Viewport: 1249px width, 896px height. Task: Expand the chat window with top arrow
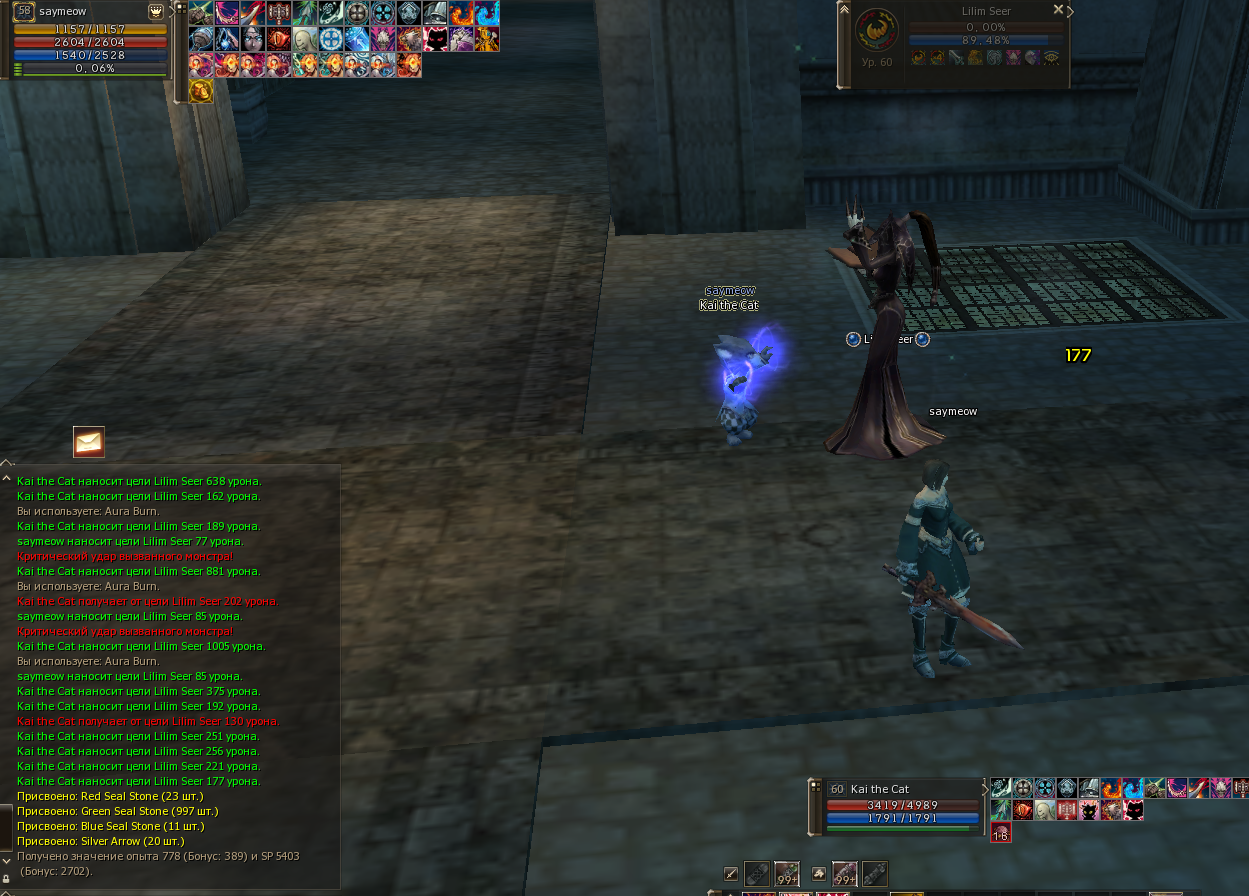[x=7, y=463]
